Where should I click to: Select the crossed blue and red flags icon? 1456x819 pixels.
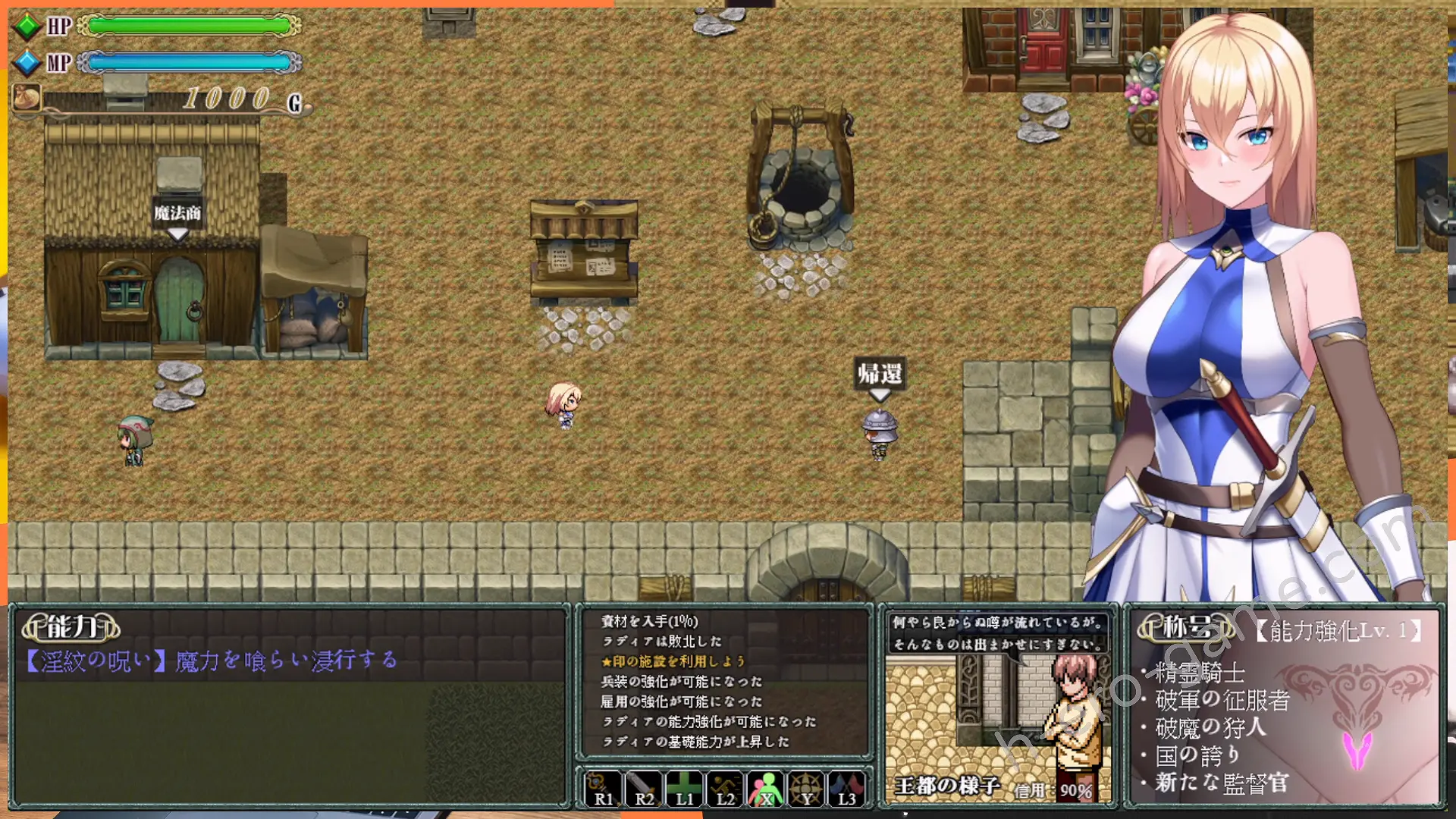click(846, 789)
